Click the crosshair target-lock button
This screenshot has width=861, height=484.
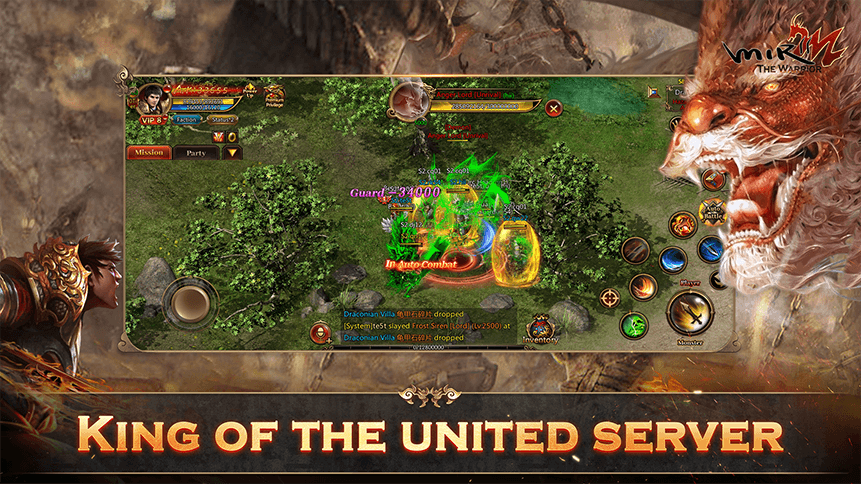click(x=608, y=296)
